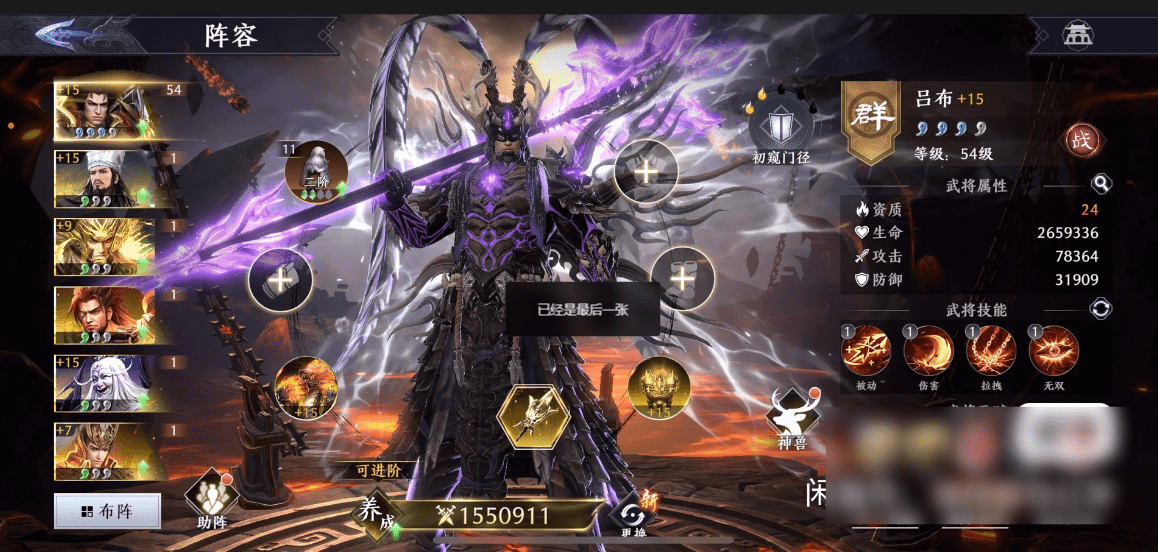This screenshot has height=552, width=1158.
Task: View the 无双 ultimate skill
Action: point(1054,352)
